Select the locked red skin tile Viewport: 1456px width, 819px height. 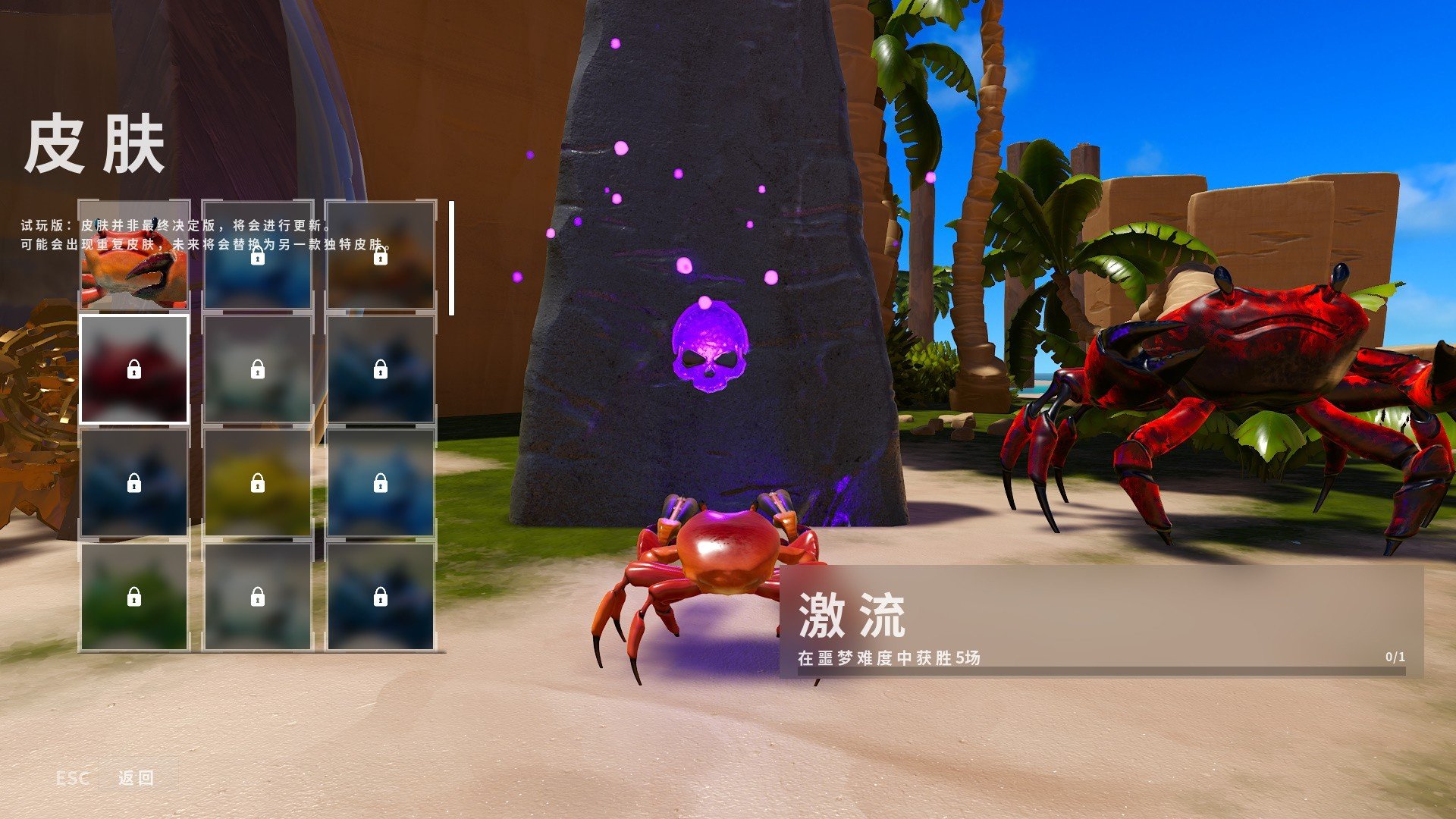coord(134,369)
